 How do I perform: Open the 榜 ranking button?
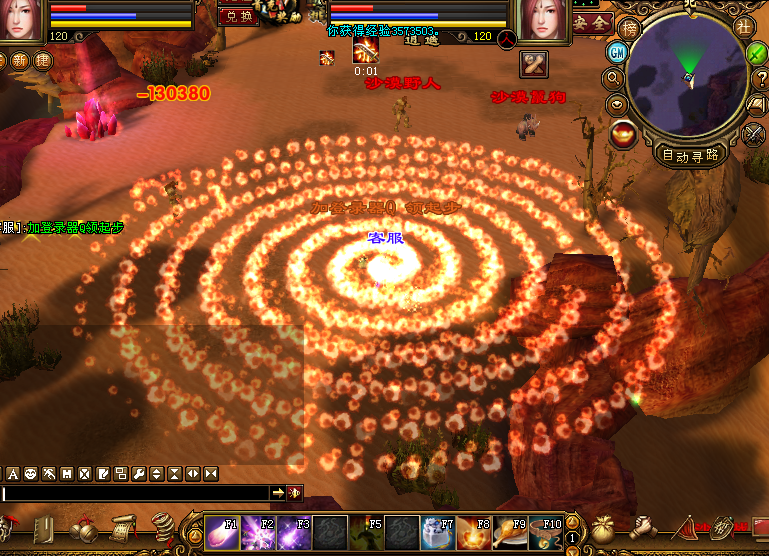[x=629, y=28]
